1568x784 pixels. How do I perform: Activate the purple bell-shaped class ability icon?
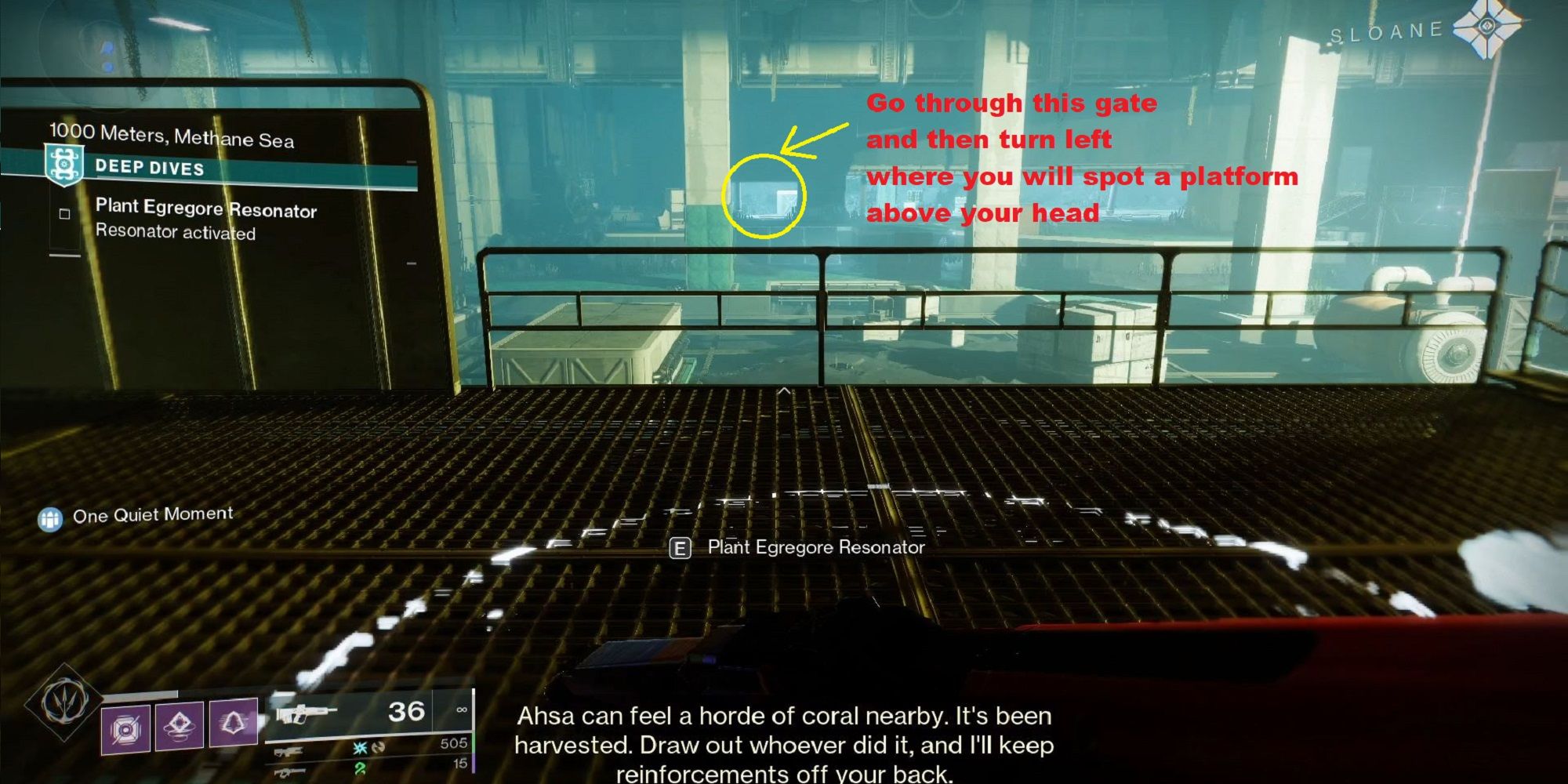pyautogui.click(x=232, y=721)
